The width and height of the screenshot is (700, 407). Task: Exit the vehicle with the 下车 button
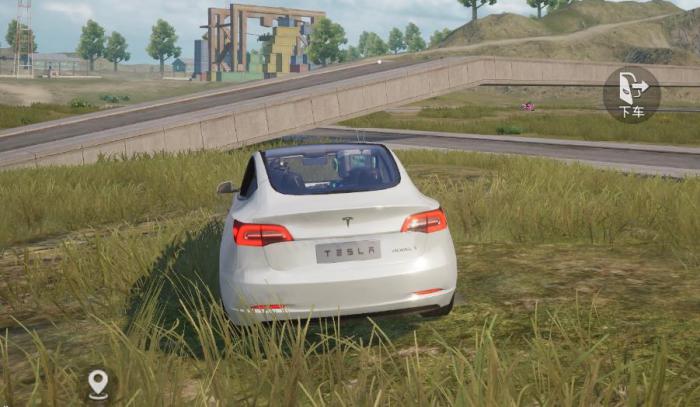pyautogui.click(x=631, y=94)
